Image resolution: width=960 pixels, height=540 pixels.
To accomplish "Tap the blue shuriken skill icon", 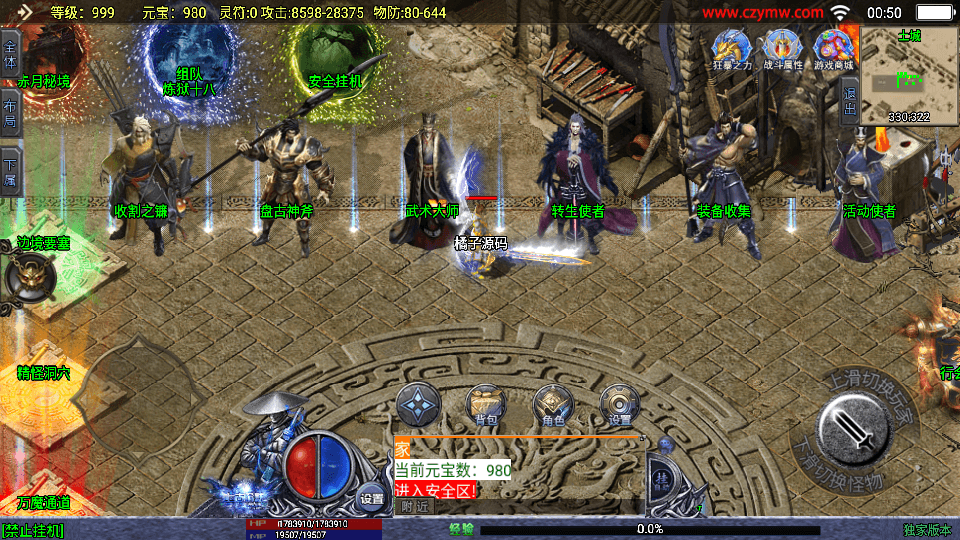I will tap(418, 405).
